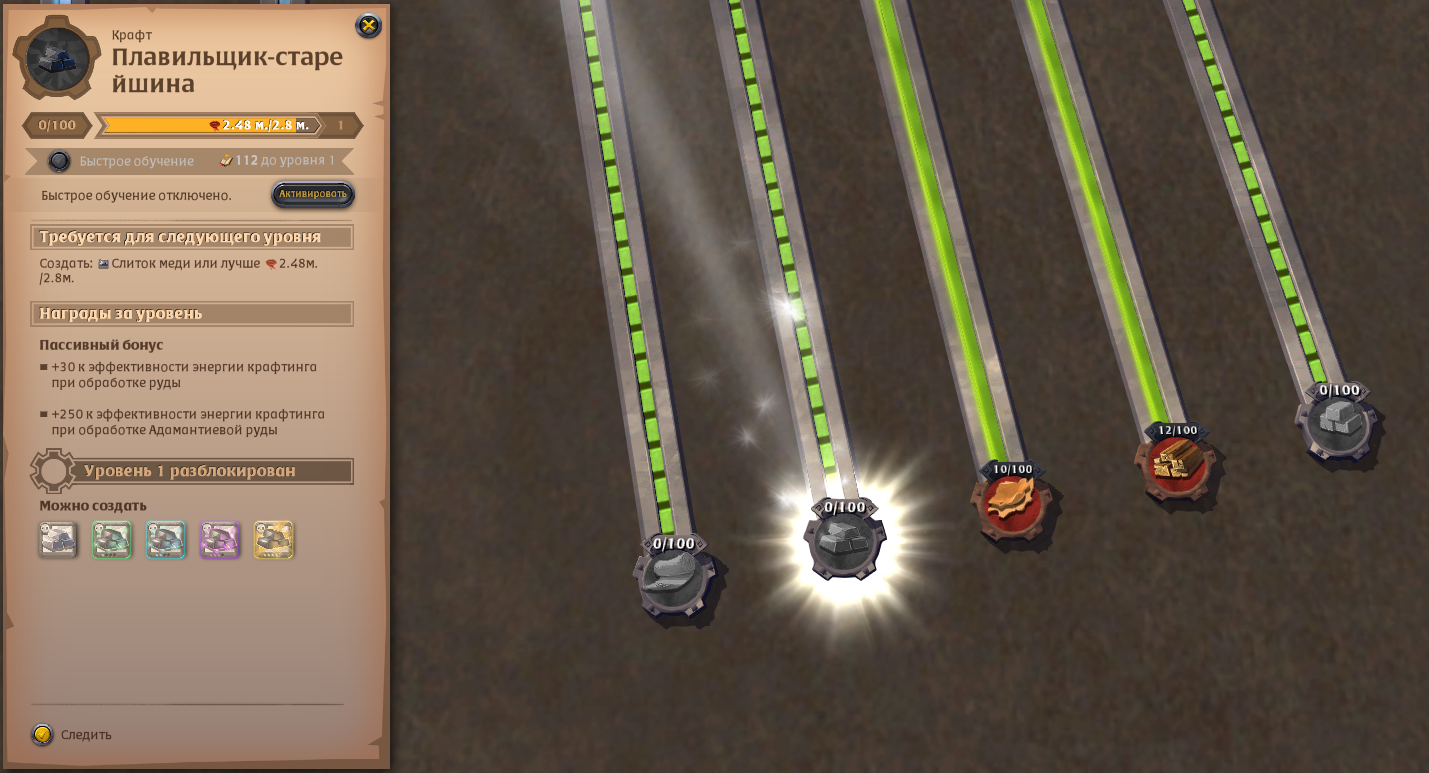Select the grey cloth roll node
This screenshot has width=1429, height=773.
(x=673, y=580)
